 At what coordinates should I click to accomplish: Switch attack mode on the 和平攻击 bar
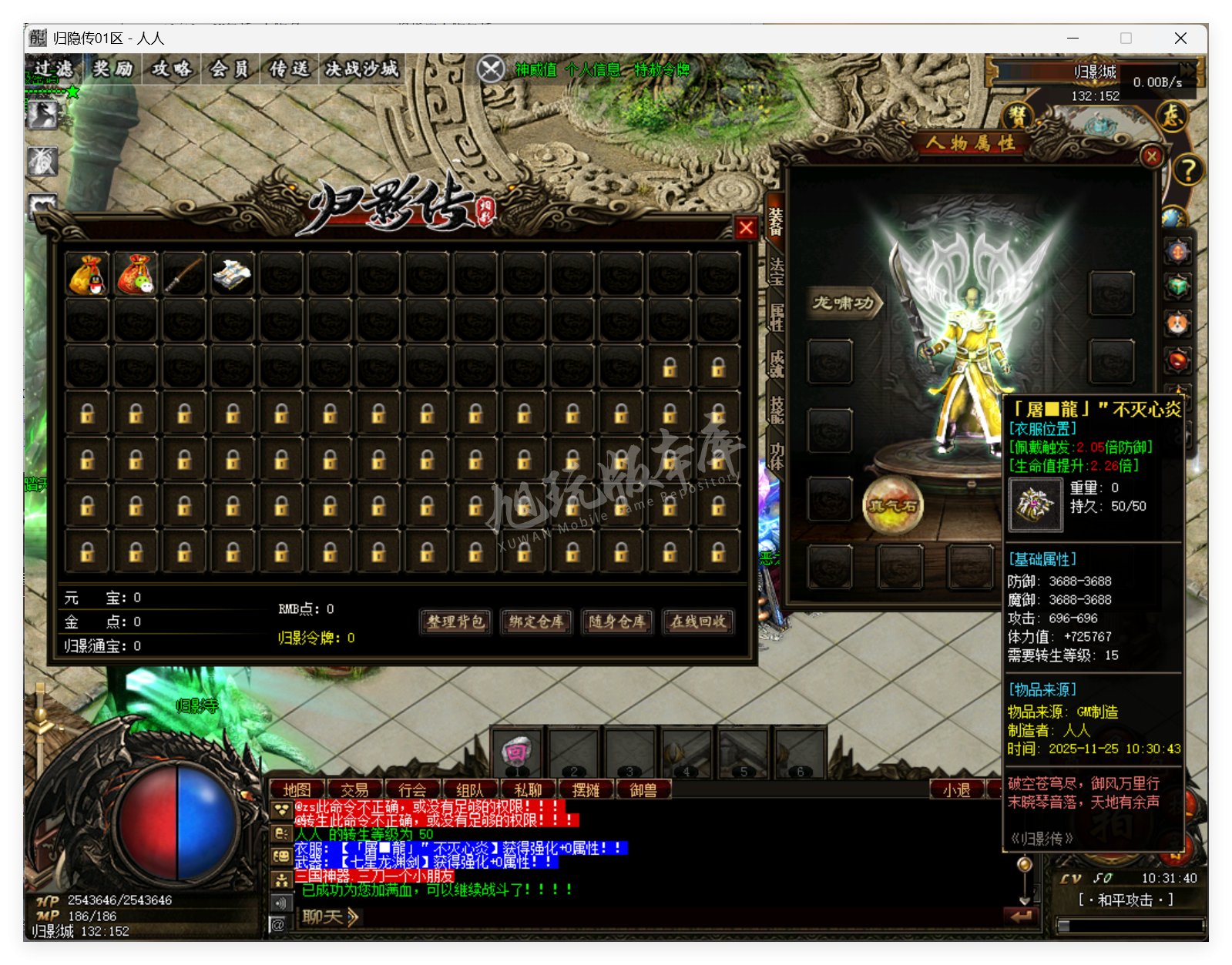tap(1125, 897)
